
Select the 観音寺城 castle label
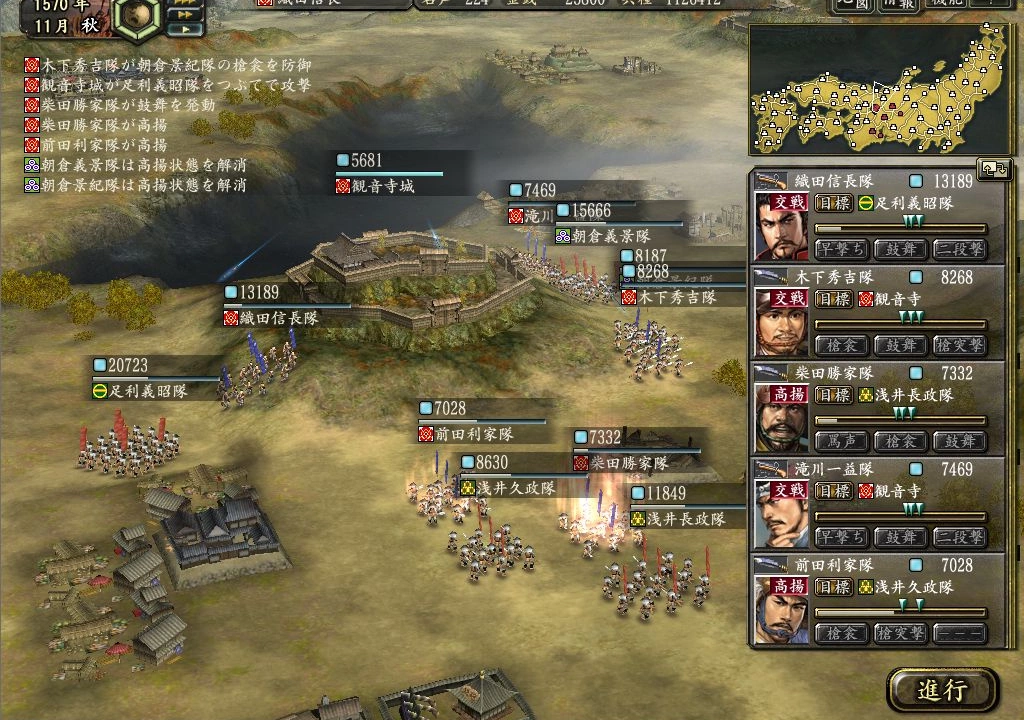pos(381,186)
